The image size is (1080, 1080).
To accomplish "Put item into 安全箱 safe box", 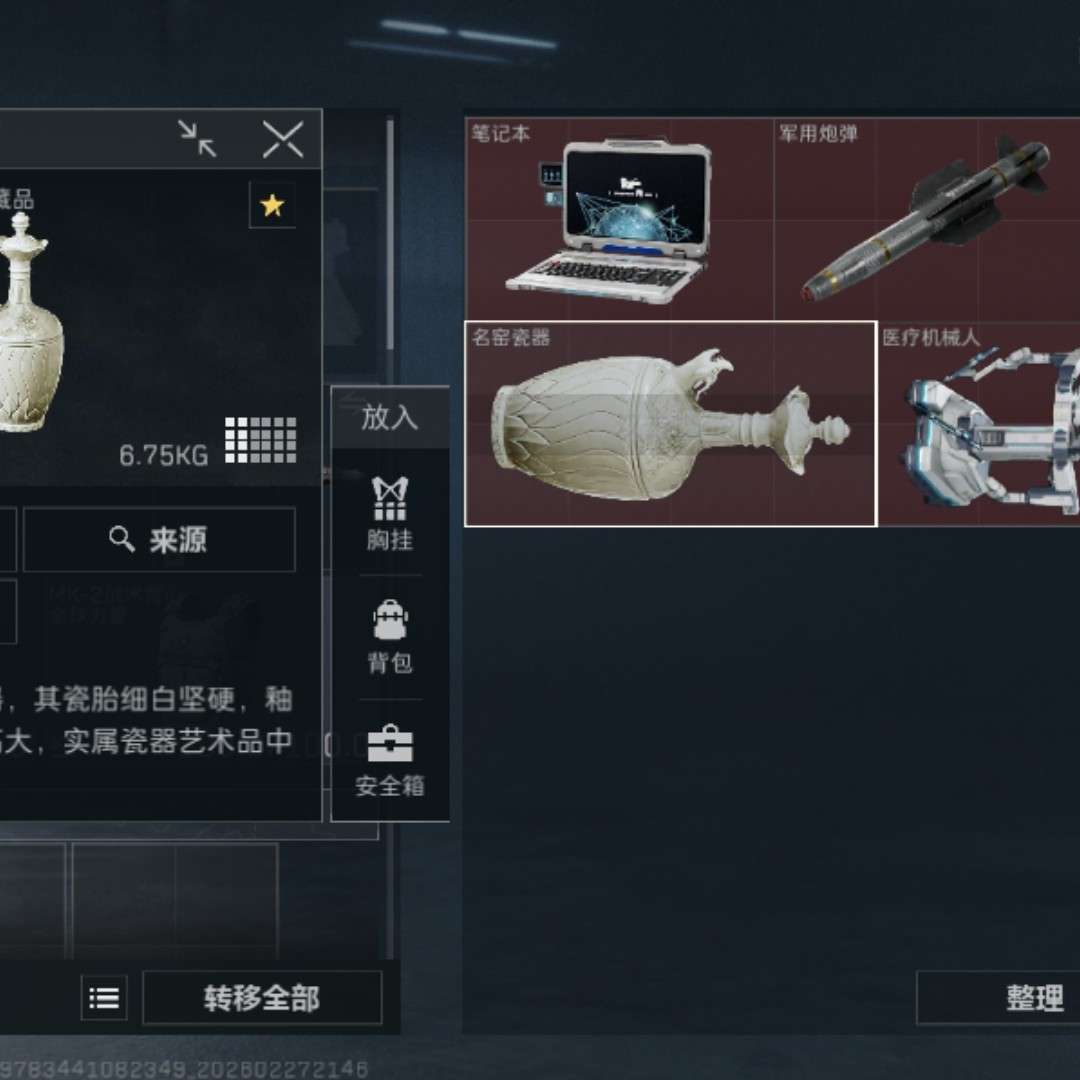I will click(x=389, y=760).
